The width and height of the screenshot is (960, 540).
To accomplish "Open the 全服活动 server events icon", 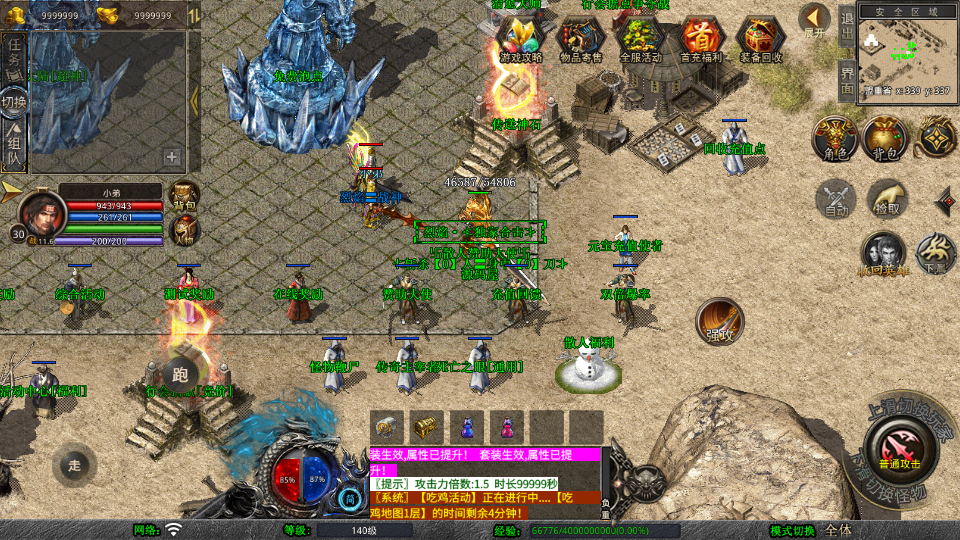I will point(641,40).
